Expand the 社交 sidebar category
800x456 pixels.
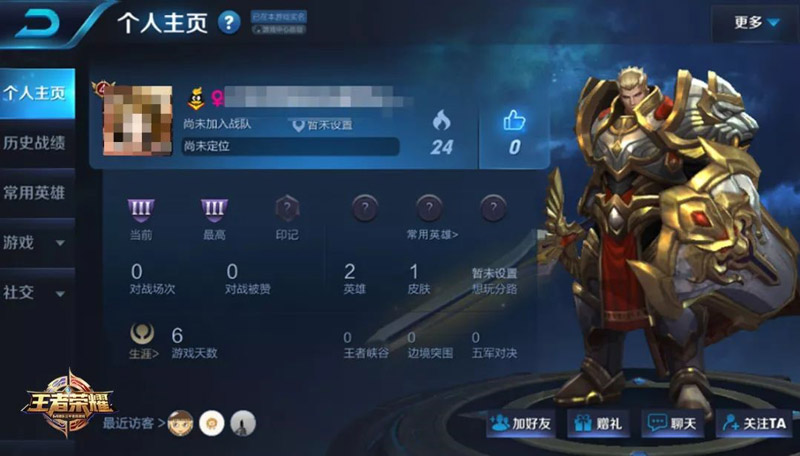(36, 293)
